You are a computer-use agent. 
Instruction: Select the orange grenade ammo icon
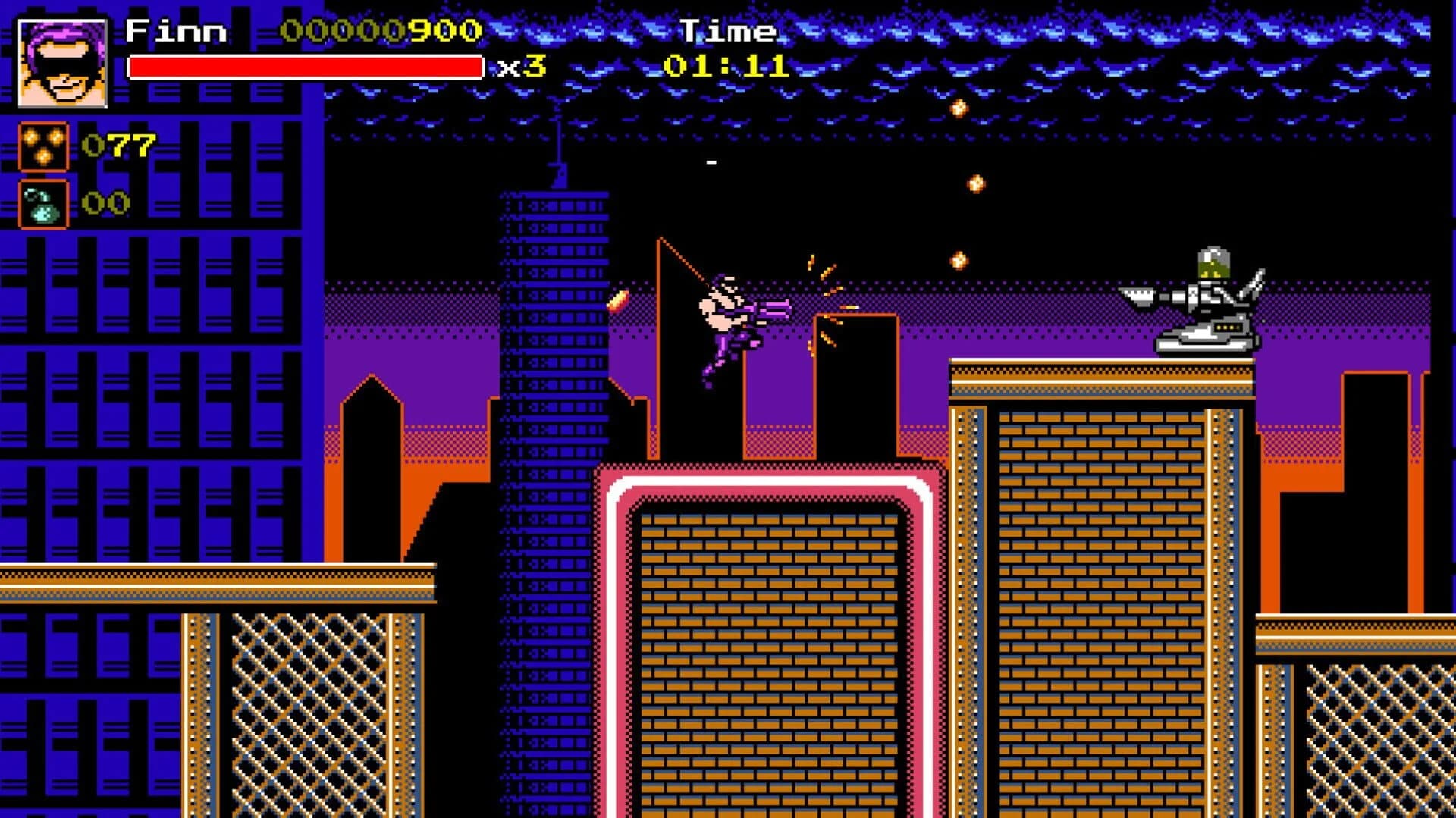coord(42,144)
